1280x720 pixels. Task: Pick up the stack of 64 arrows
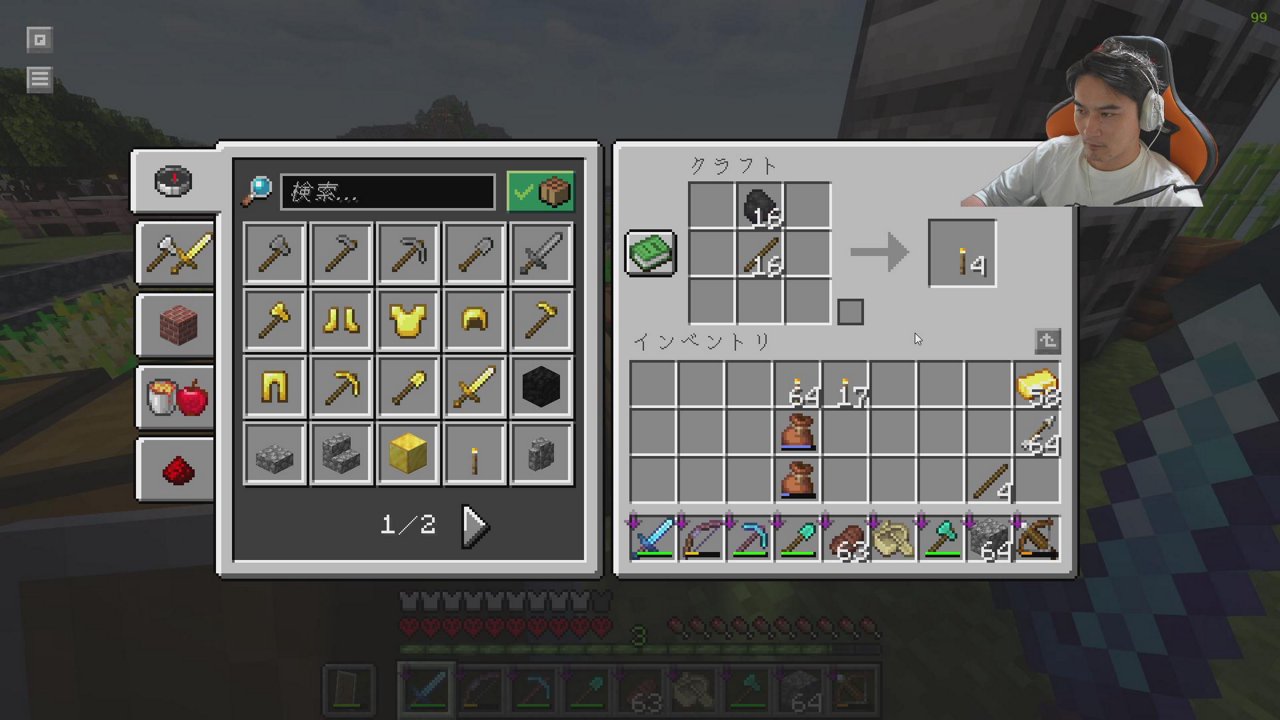click(1037, 435)
